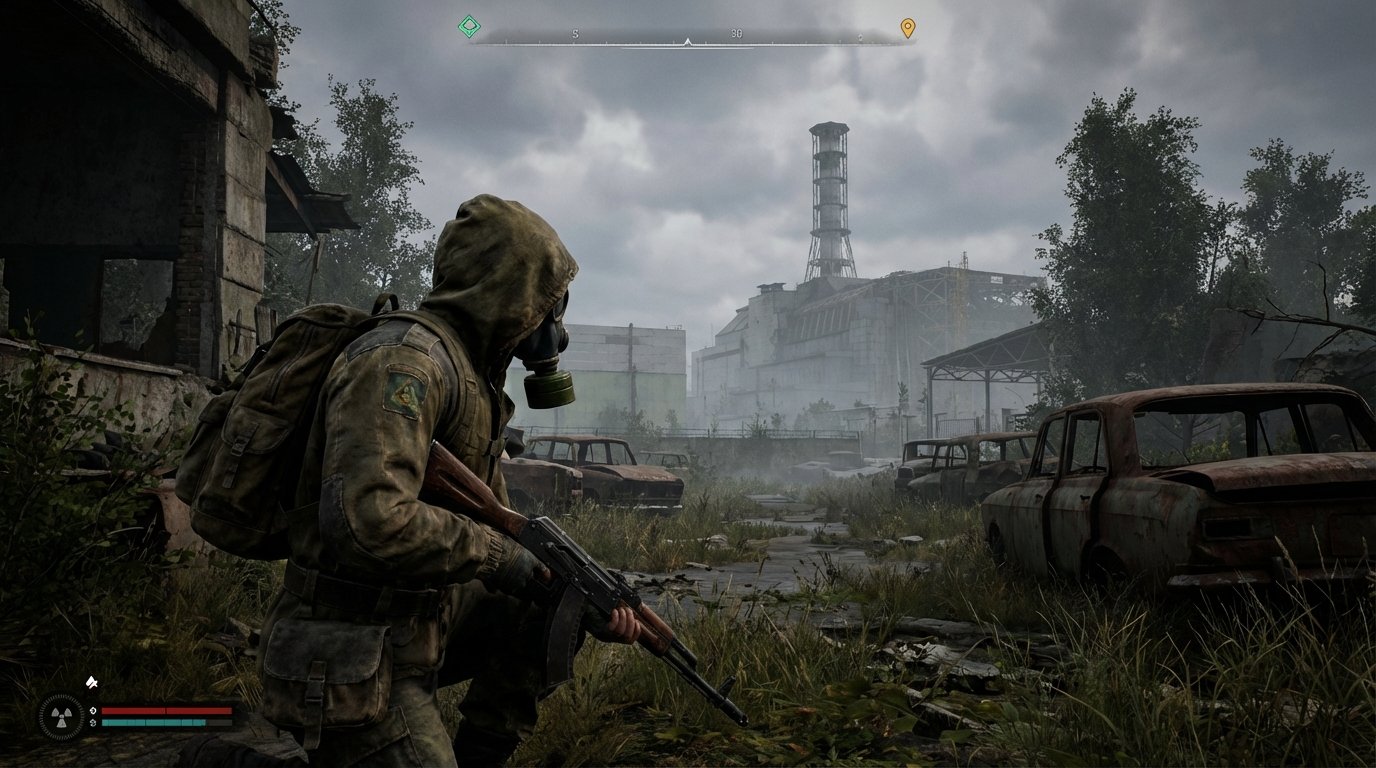Screen dimensions: 1376x768
Task: Click the green quest marker on the compass bar
Action: (469, 26)
